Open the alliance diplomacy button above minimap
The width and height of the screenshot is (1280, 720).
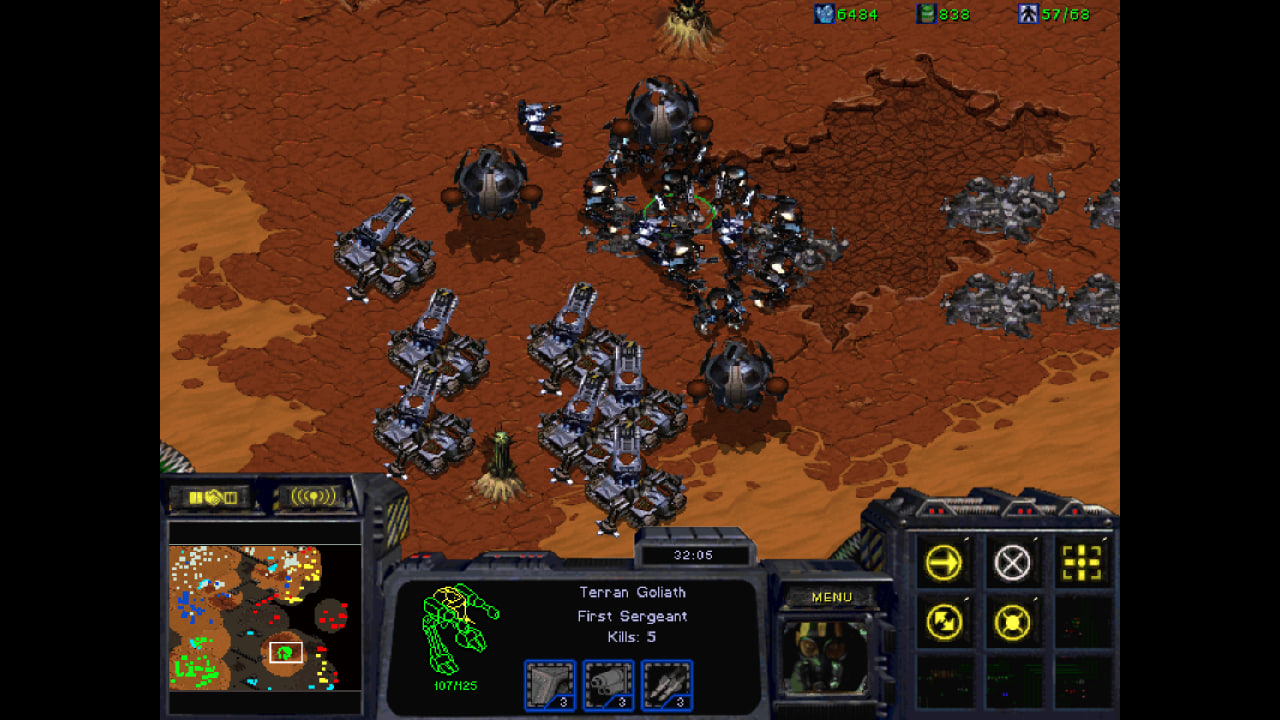coord(213,497)
